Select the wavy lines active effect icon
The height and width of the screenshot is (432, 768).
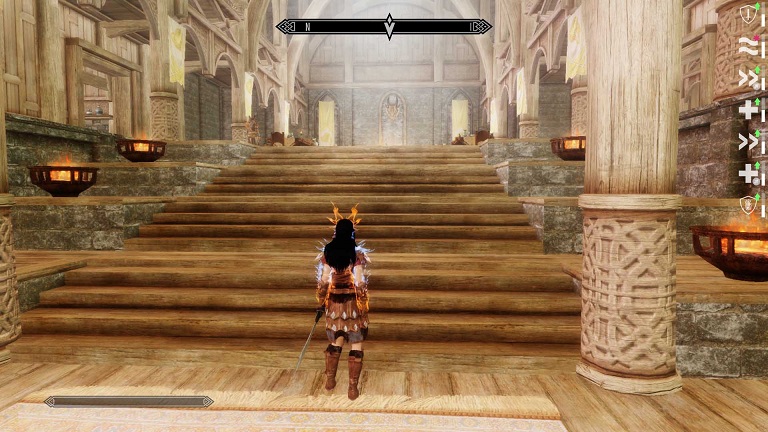tap(747, 46)
